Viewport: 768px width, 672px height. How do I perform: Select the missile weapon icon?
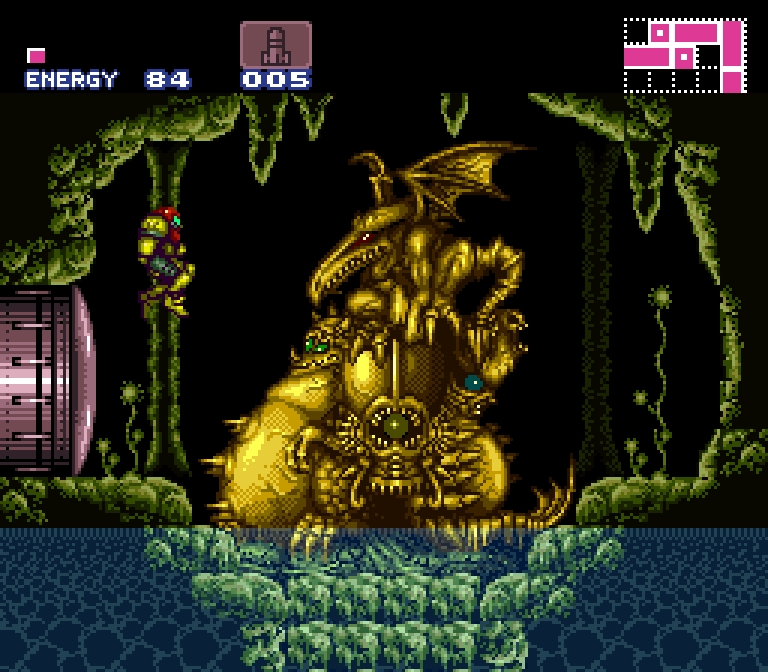click(x=275, y=45)
